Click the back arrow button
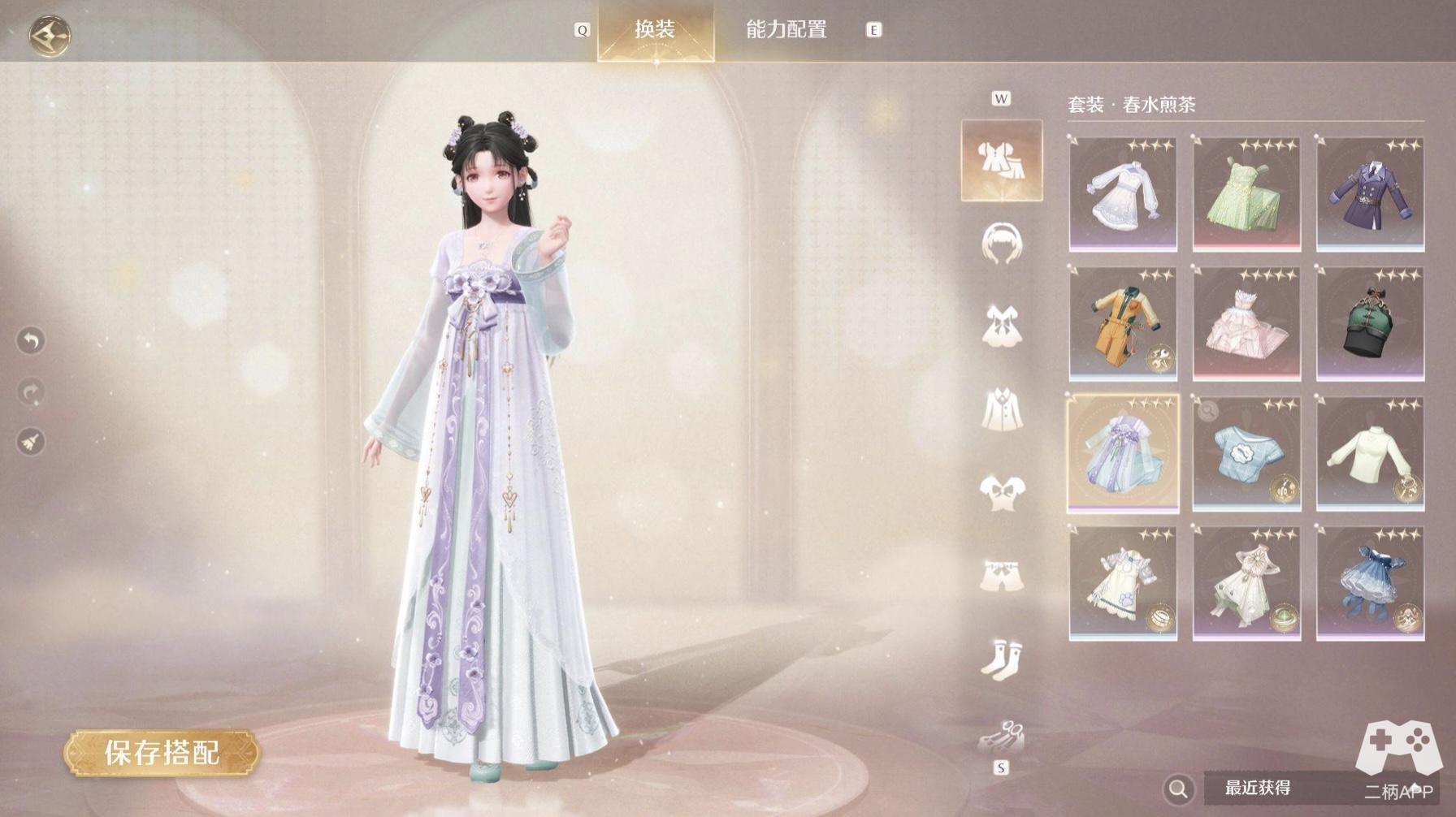This screenshot has height=817, width=1456. 50,35
